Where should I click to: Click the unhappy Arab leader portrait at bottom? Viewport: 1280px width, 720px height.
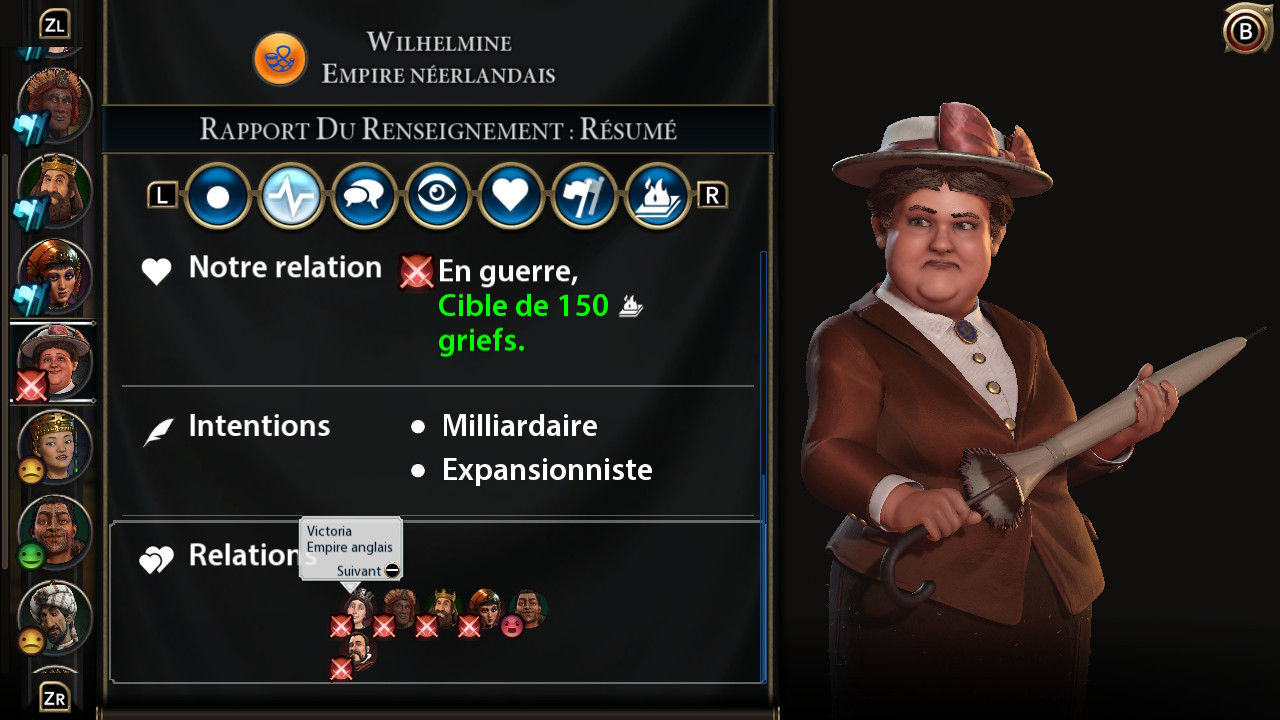55,617
